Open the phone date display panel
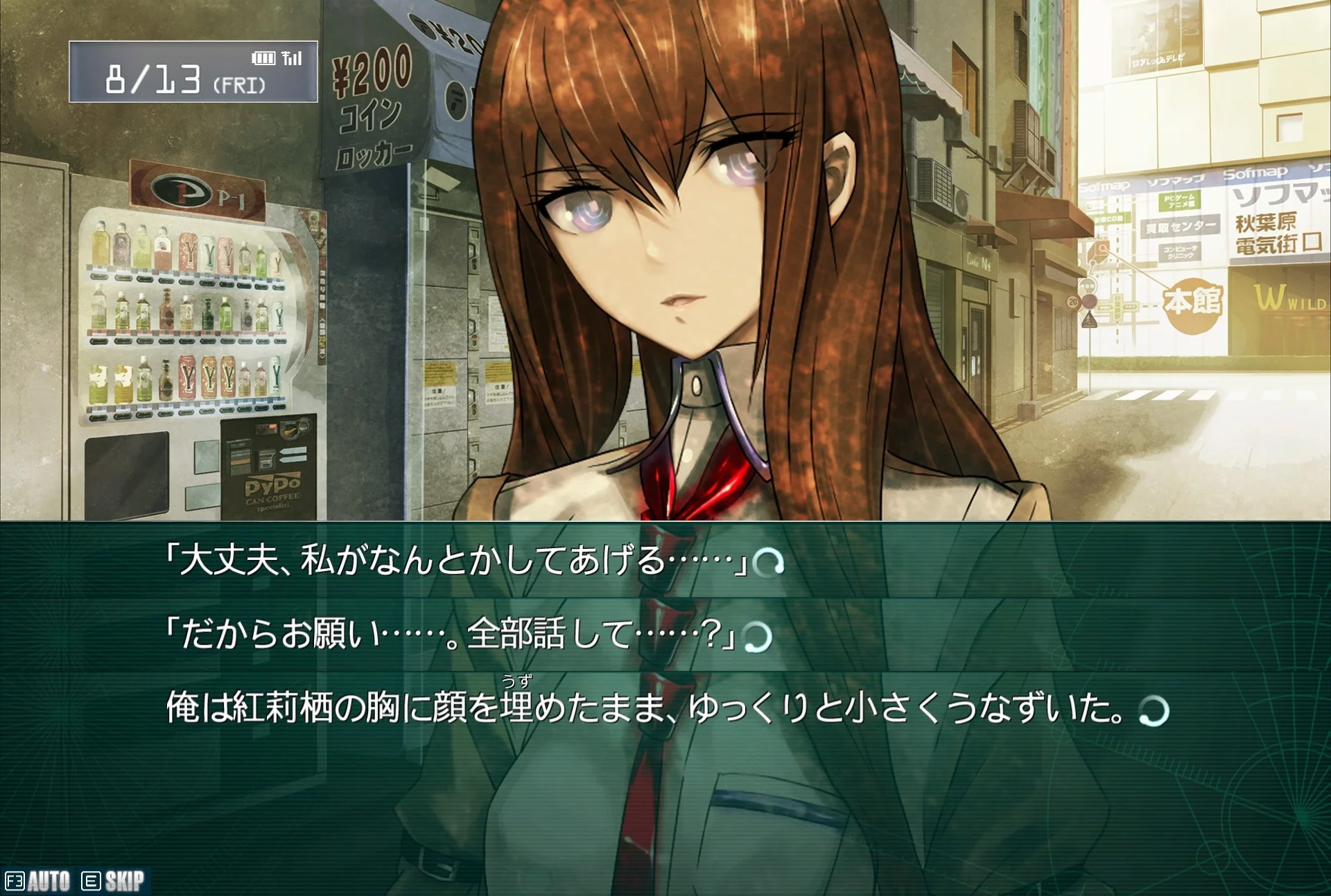1331x896 pixels. (193, 72)
